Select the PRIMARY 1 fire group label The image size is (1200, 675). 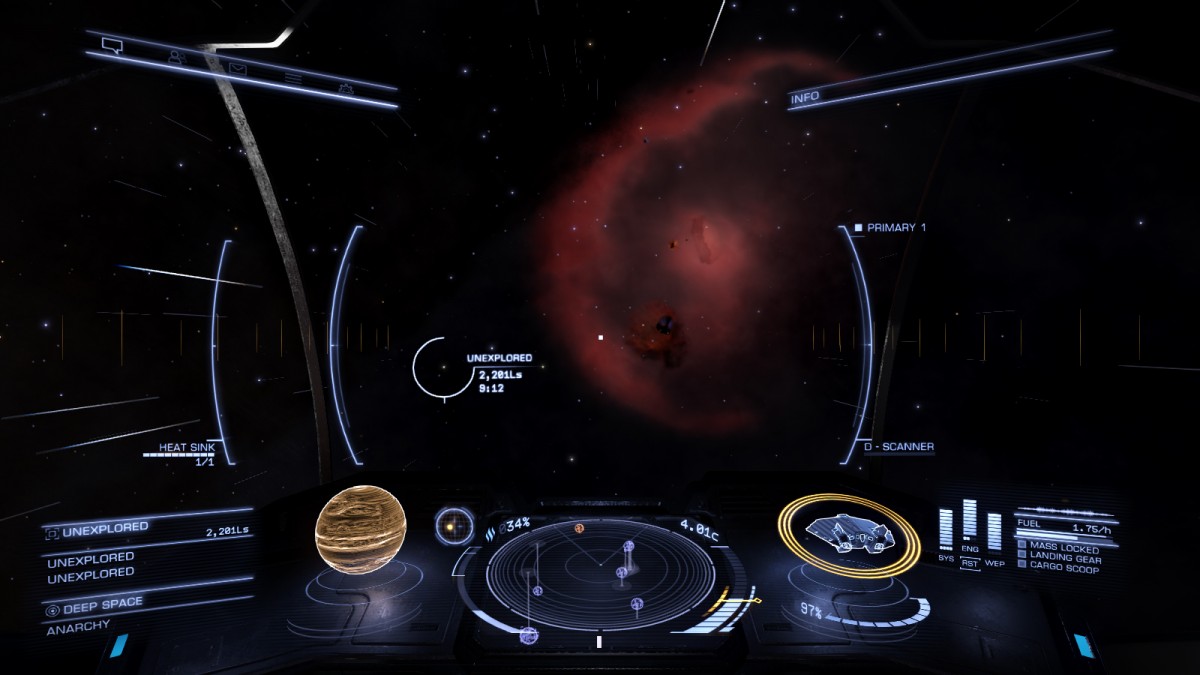tap(895, 228)
